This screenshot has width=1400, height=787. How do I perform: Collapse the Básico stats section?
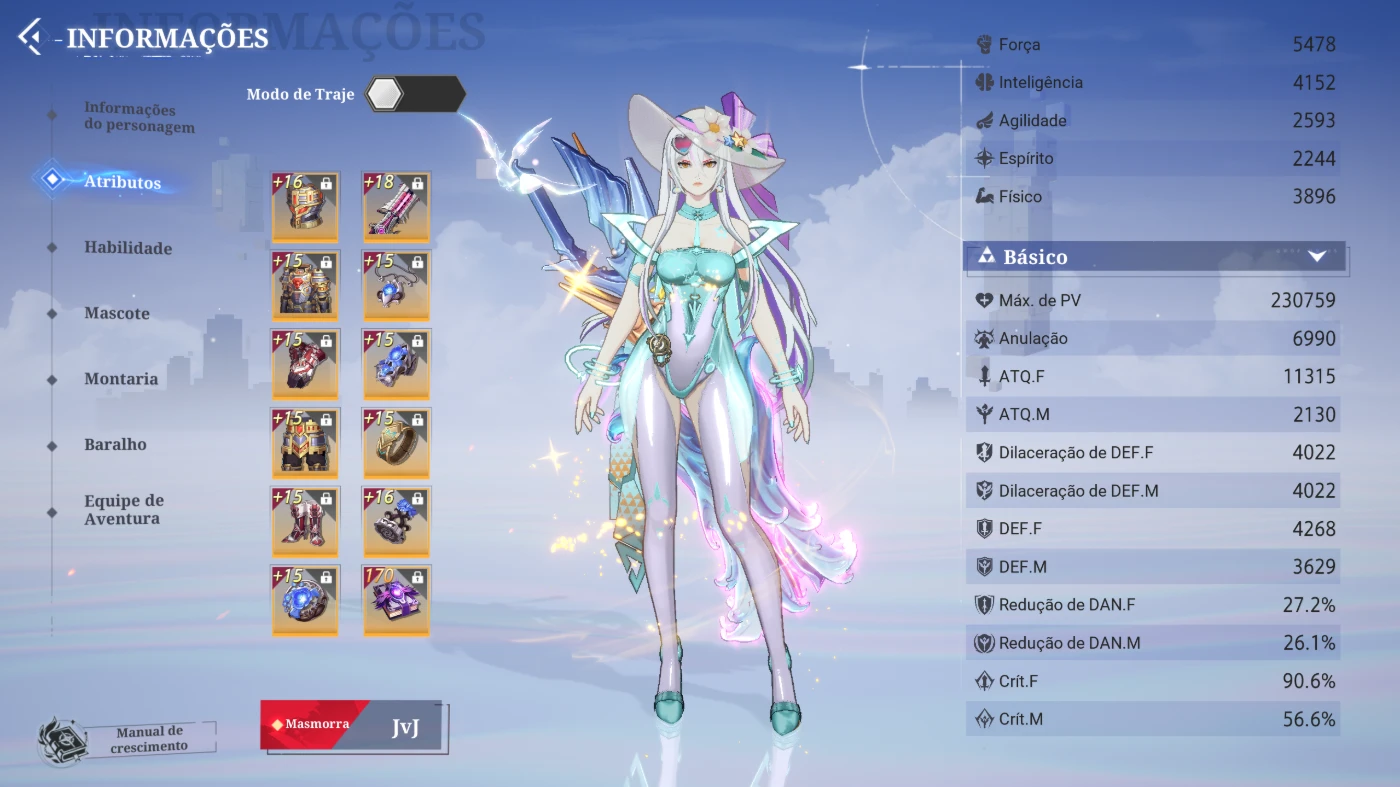(1316, 257)
